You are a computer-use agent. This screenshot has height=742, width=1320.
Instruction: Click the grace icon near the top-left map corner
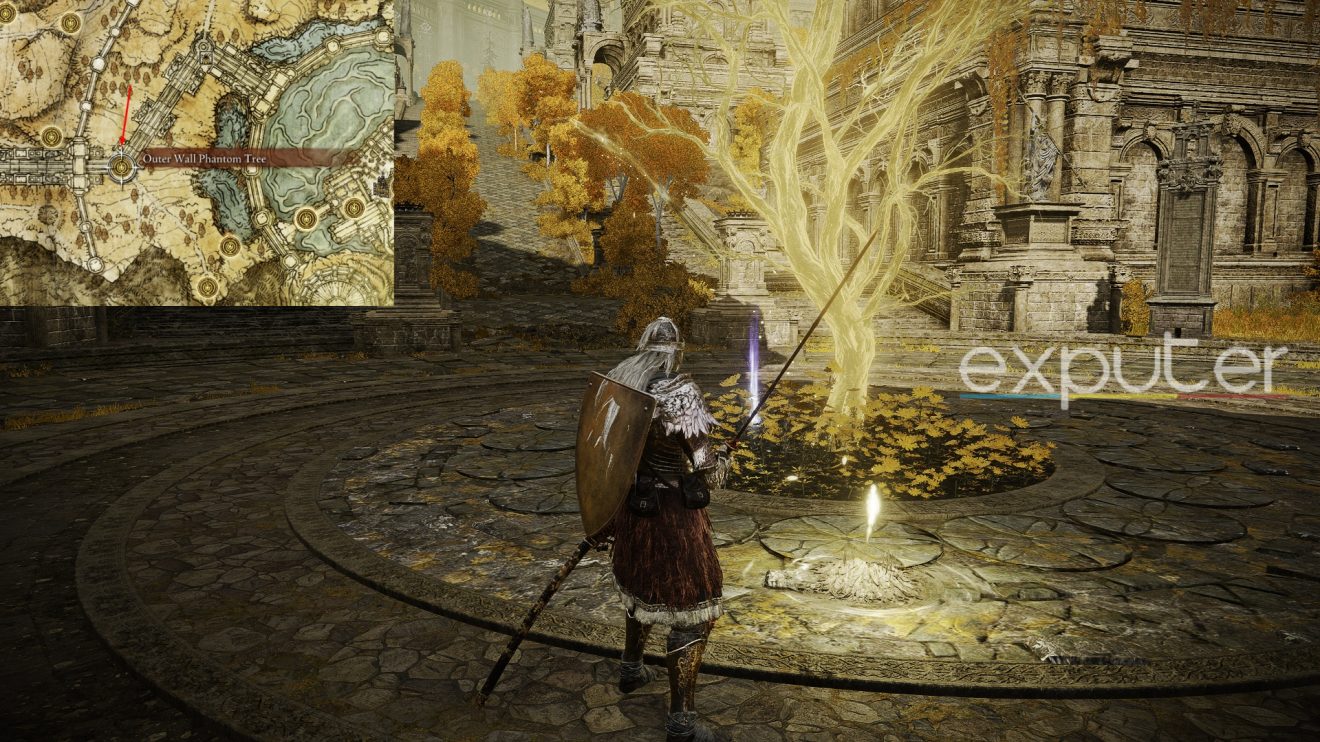click(68, 22)
